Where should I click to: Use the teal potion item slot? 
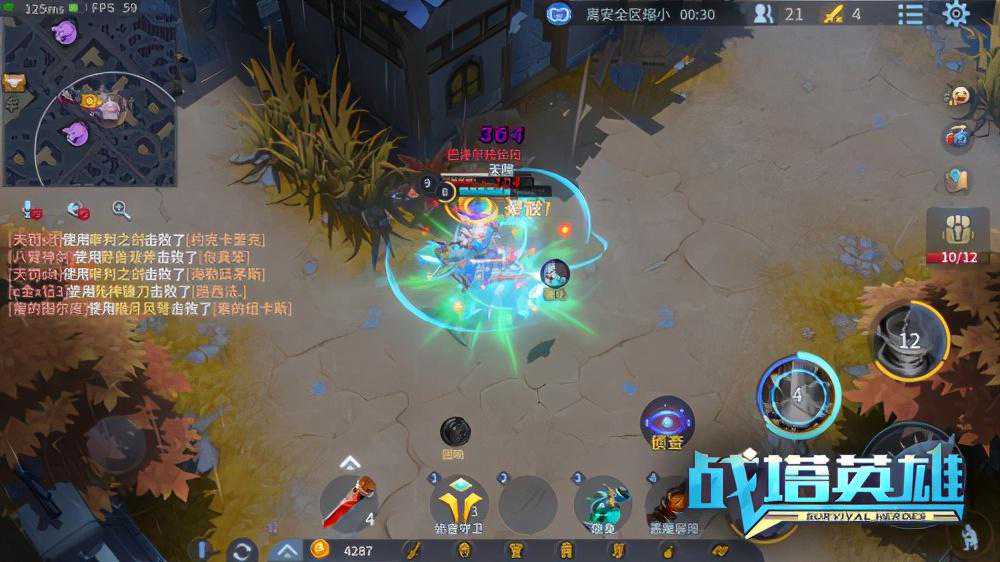[602, 501]
